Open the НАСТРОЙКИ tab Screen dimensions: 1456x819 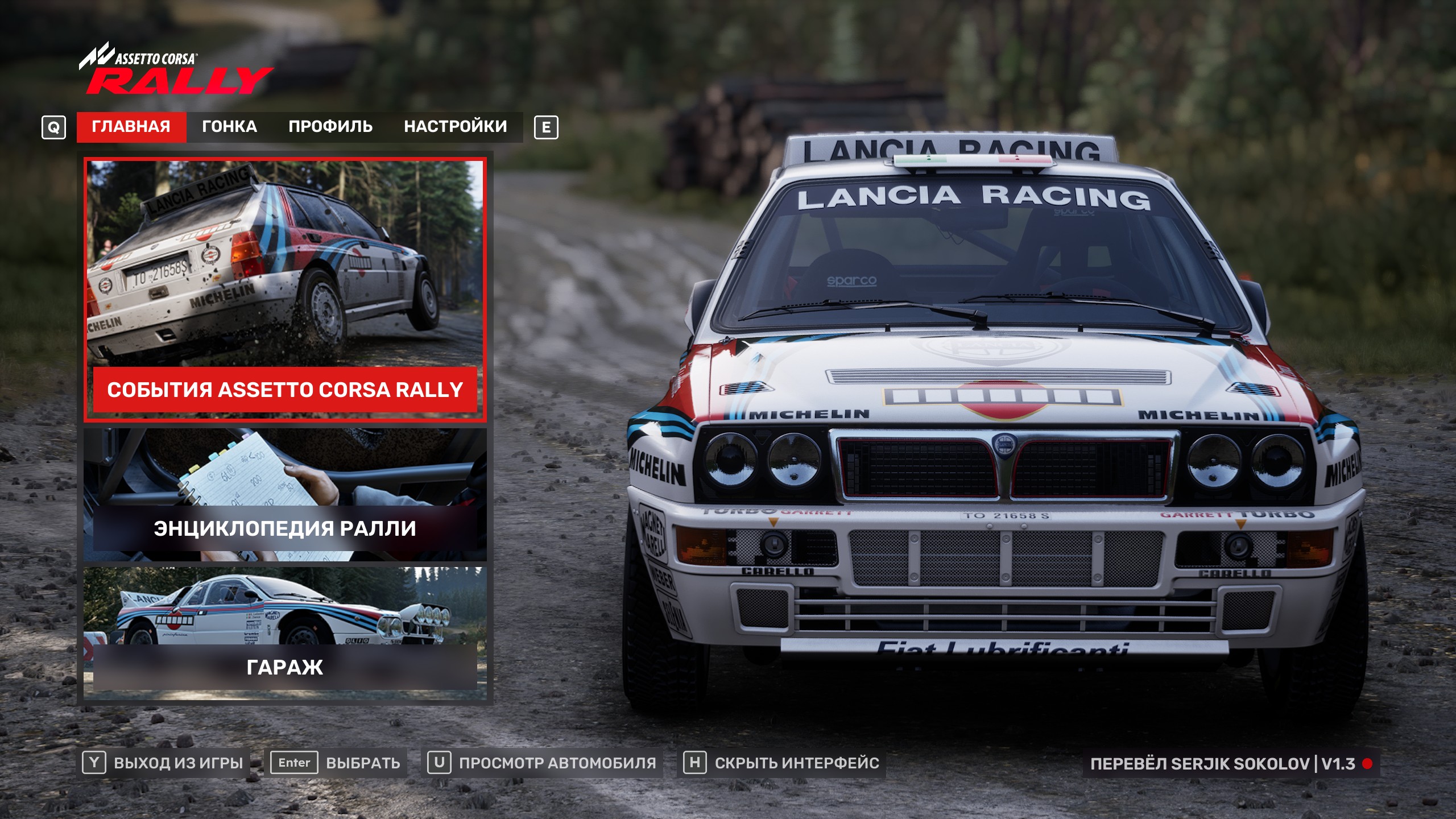455,126
